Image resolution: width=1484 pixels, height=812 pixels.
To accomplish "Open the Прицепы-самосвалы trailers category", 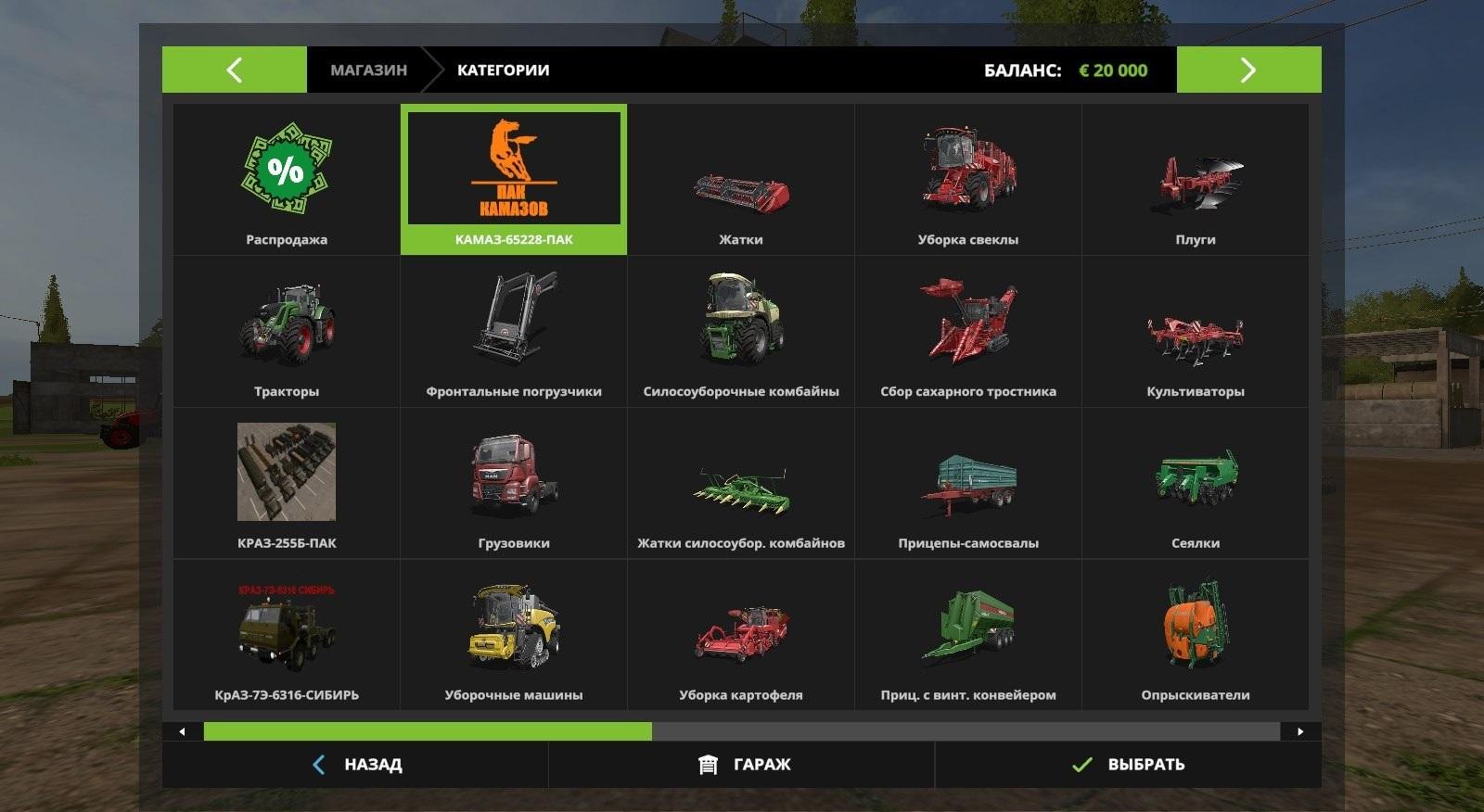I will (968, 484).
